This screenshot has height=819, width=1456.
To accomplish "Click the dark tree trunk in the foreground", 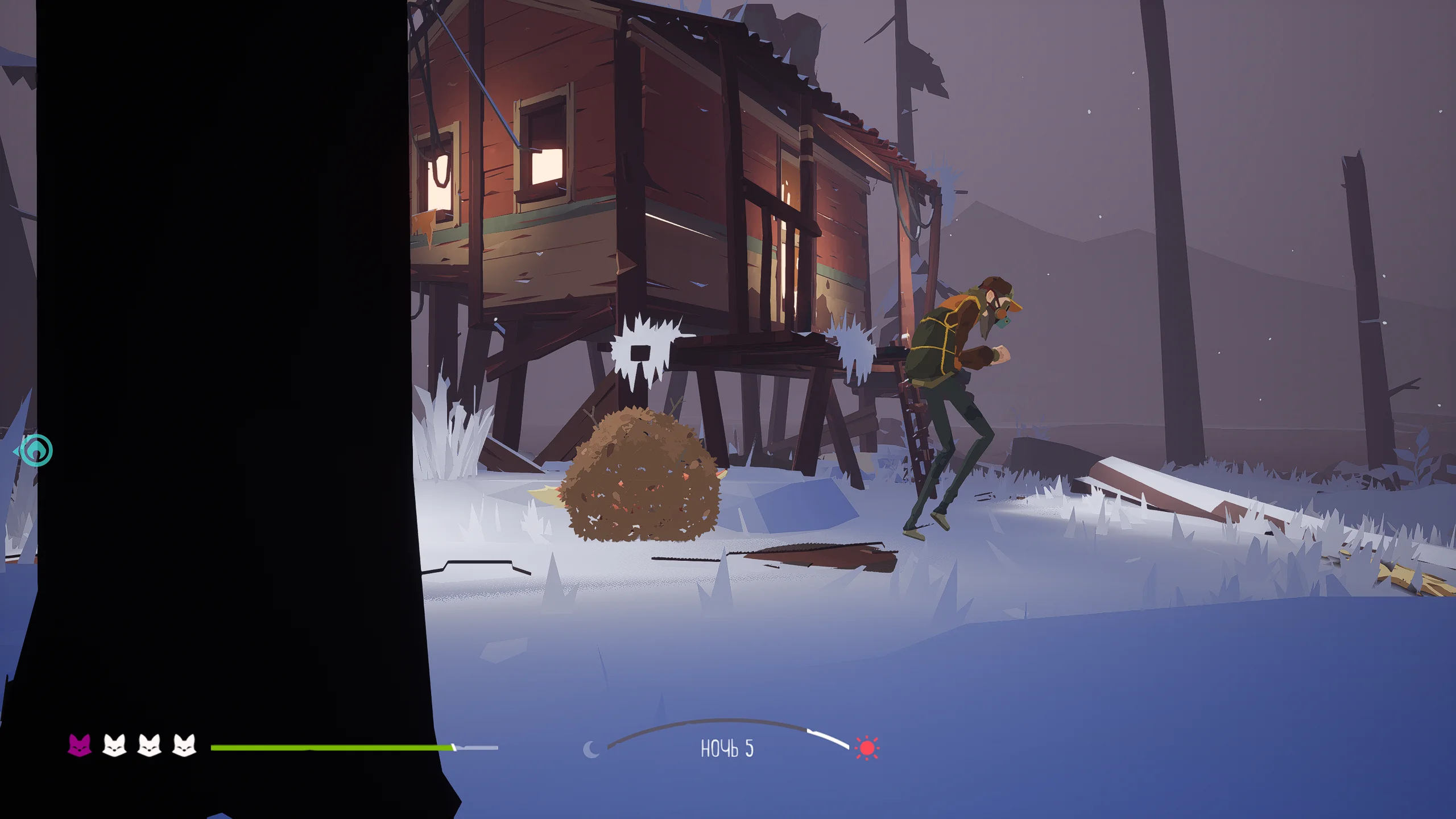I will point(227,398).
